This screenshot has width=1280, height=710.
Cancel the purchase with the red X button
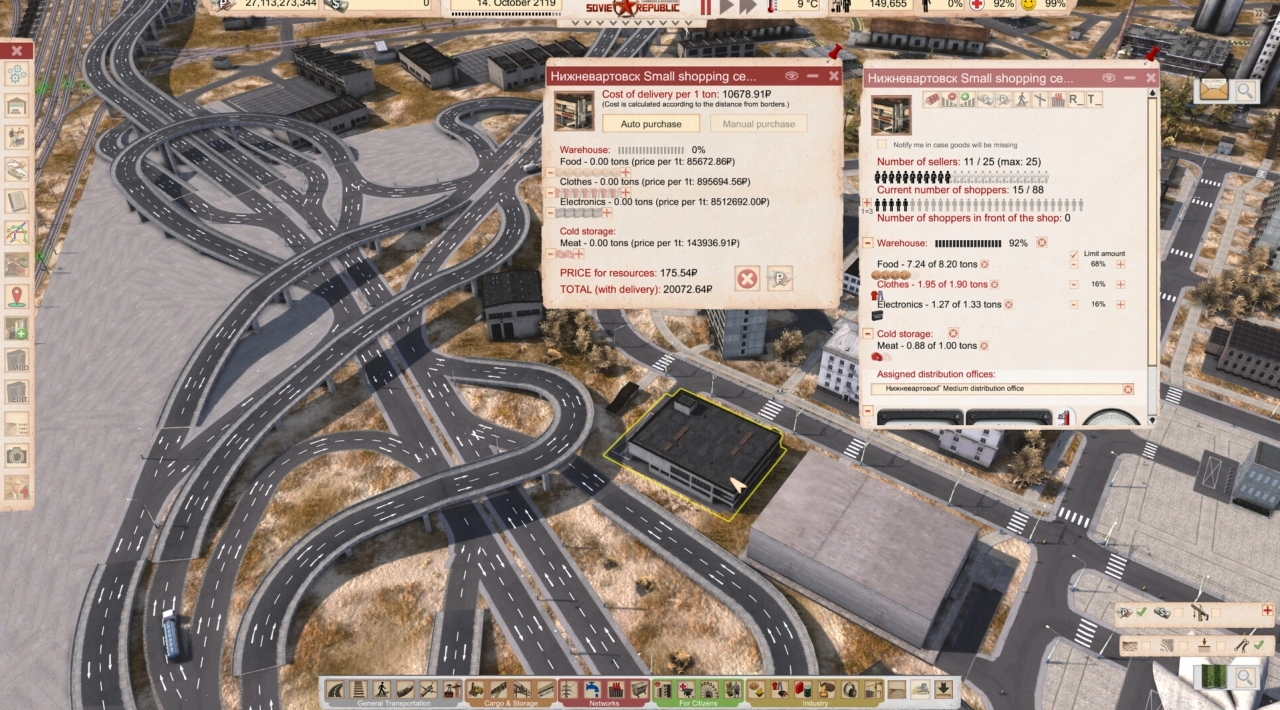(747, 279)
